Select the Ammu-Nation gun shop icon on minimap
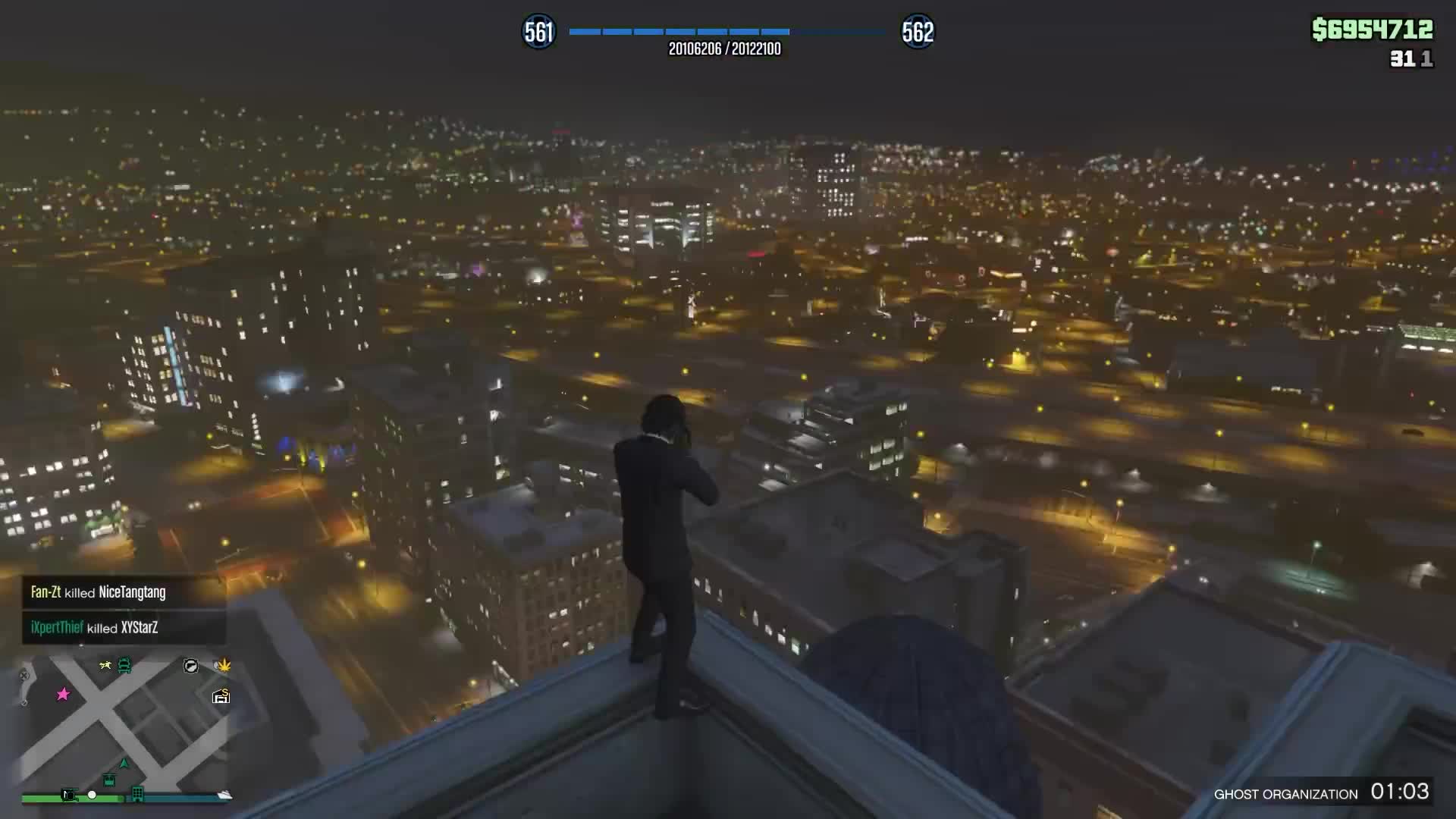 click(190, 666)
